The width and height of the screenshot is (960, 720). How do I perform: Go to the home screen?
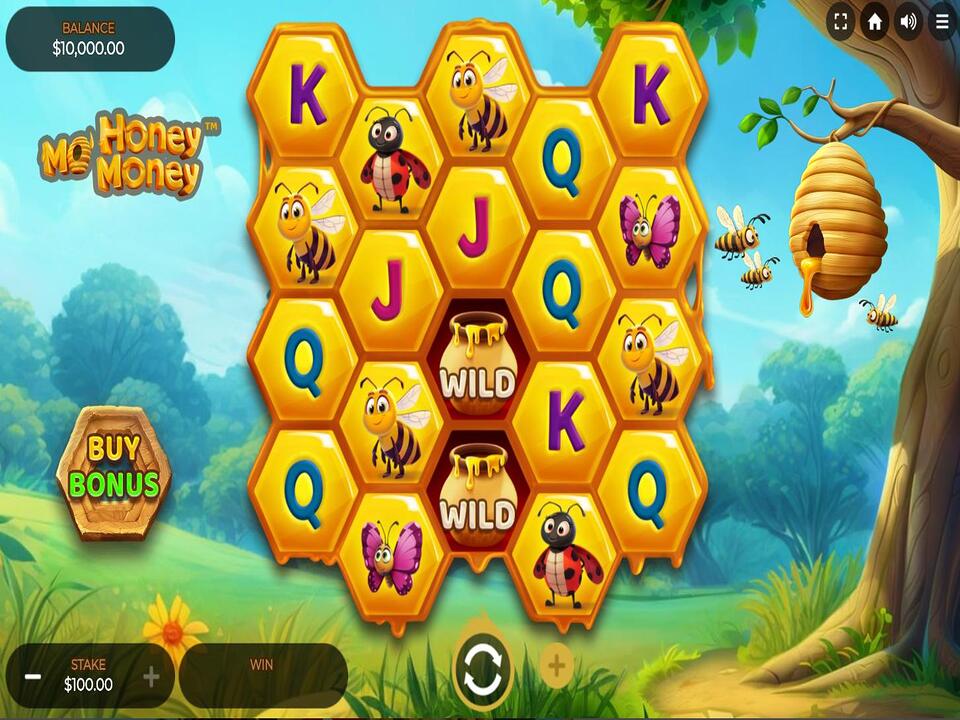coord(875,21)
